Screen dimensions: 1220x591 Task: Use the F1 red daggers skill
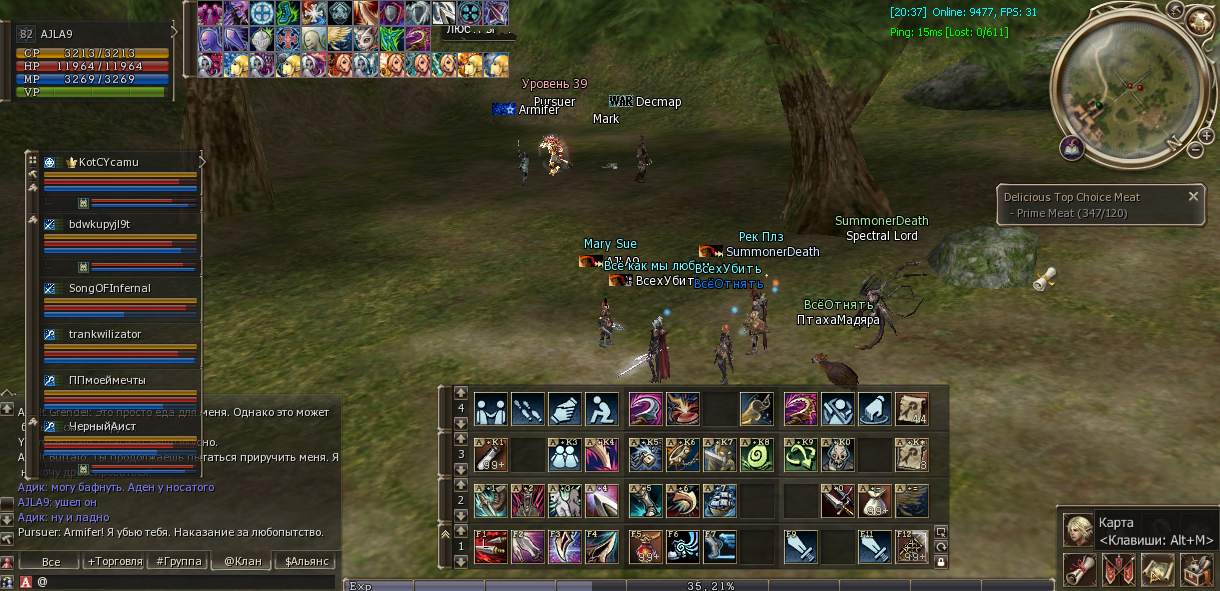coord(490,547)
